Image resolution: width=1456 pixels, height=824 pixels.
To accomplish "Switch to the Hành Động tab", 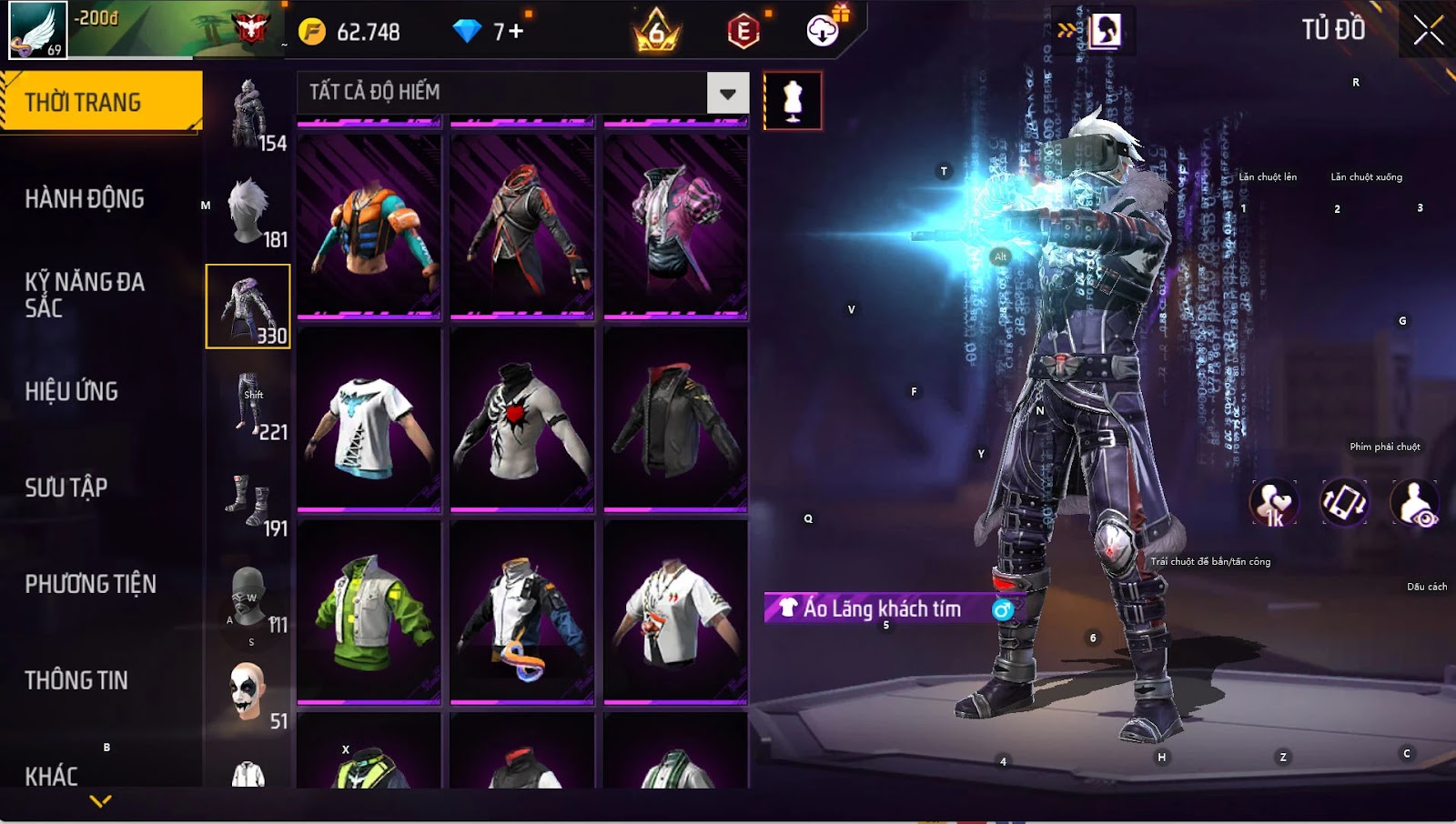I will point(85,199).
